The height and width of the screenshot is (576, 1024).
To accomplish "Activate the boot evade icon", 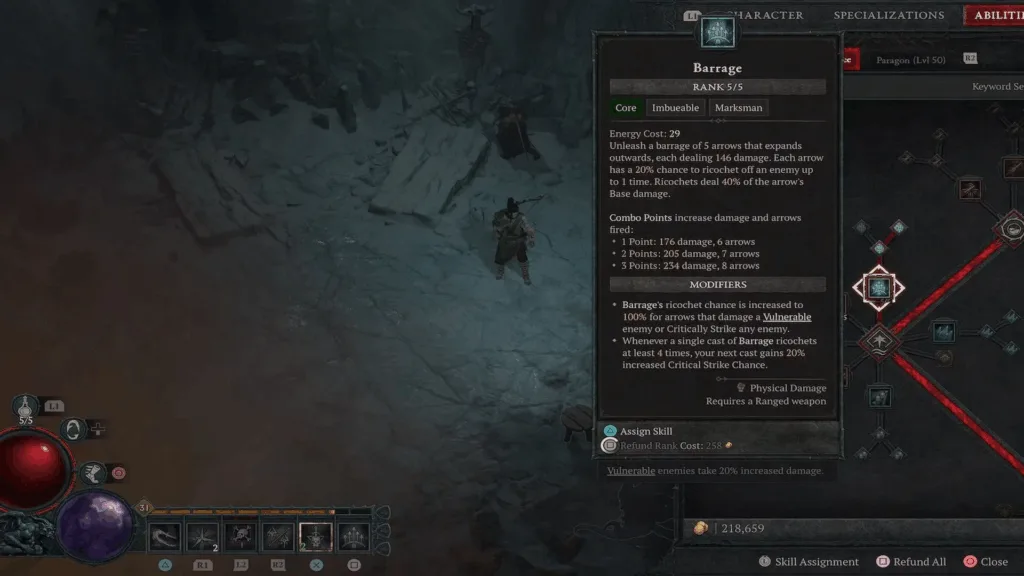I will click(x=93, y=472).
